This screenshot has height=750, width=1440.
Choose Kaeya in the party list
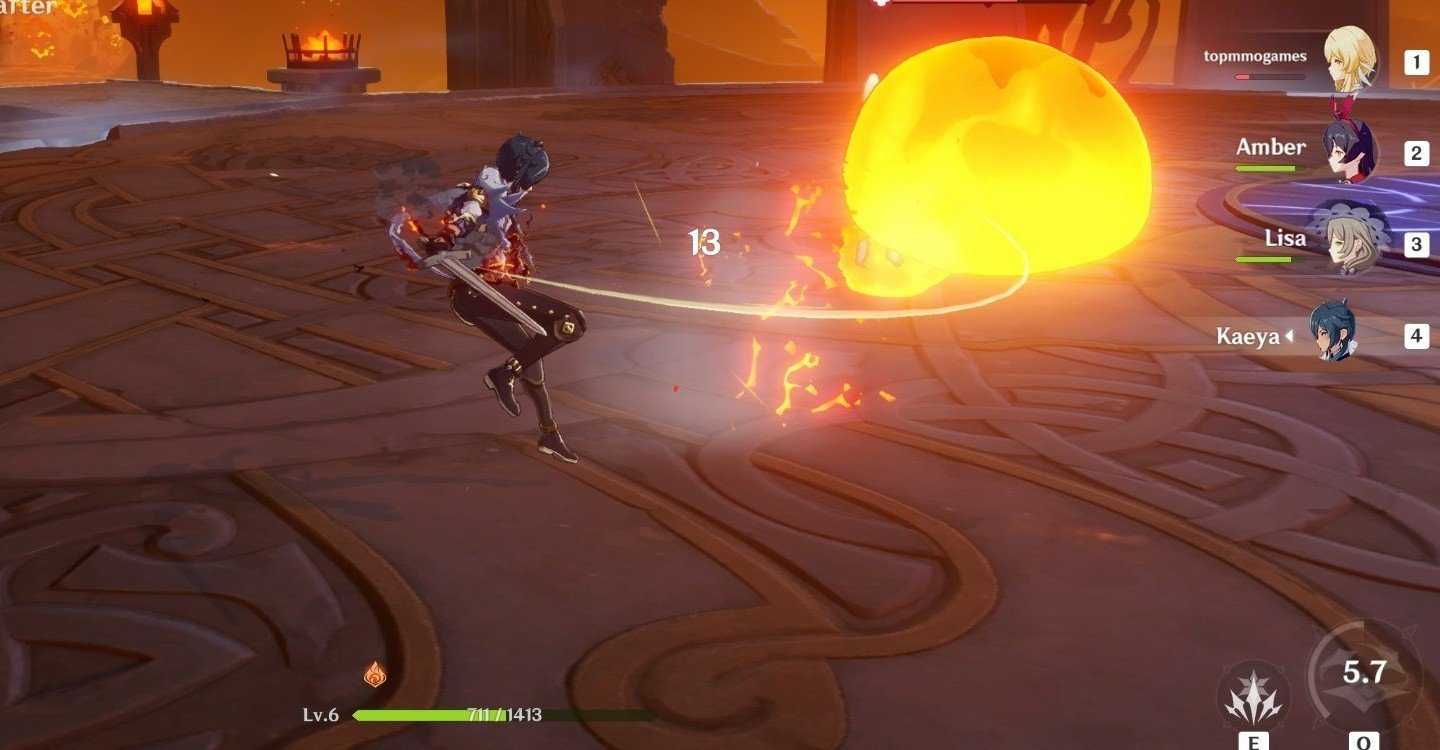1333,334
